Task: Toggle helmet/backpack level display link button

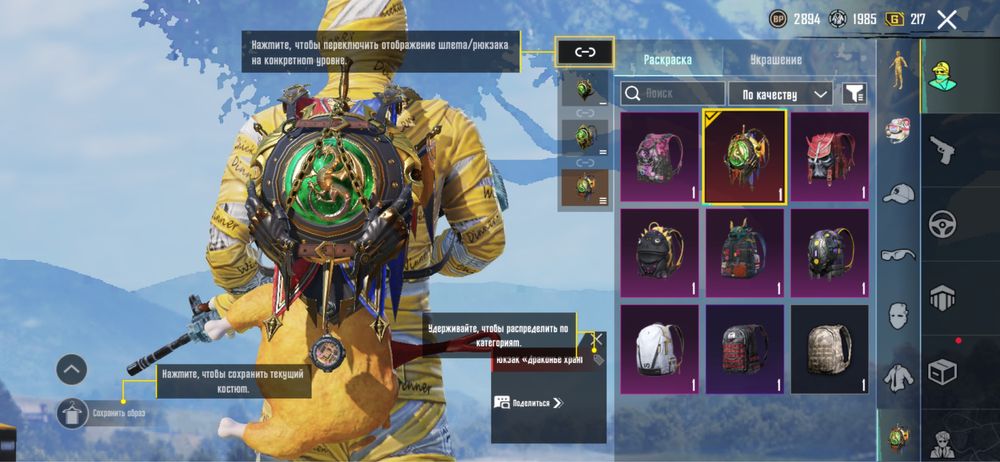Action: (x=585, y=53)
